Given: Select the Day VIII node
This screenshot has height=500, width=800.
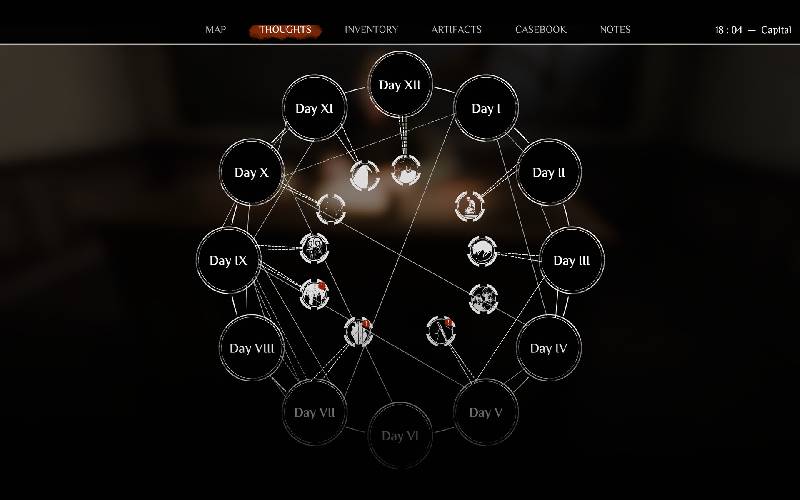Looking at the screenshot, I should [251, 349].
